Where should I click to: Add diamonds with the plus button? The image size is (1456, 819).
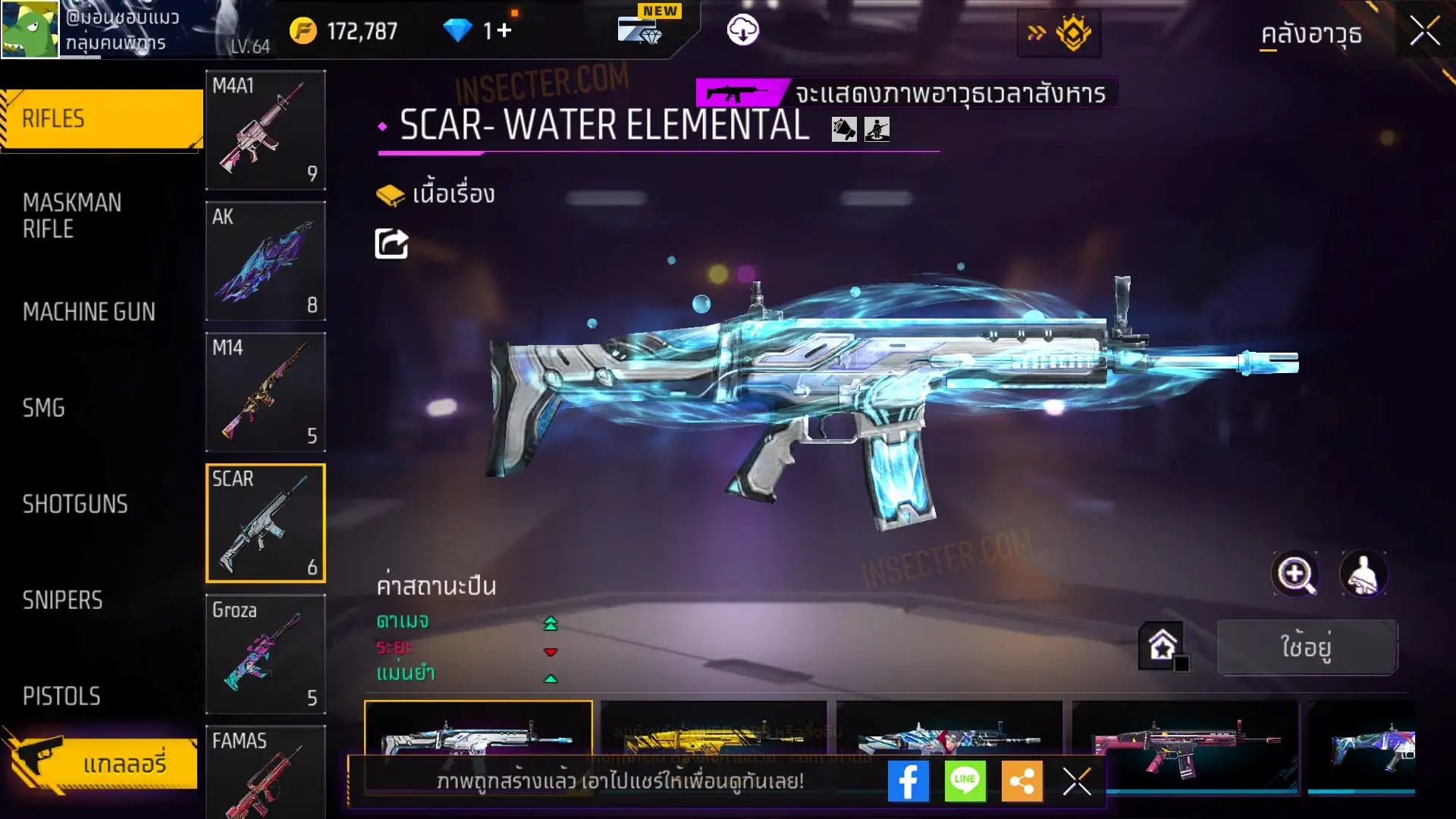point(504,31)
